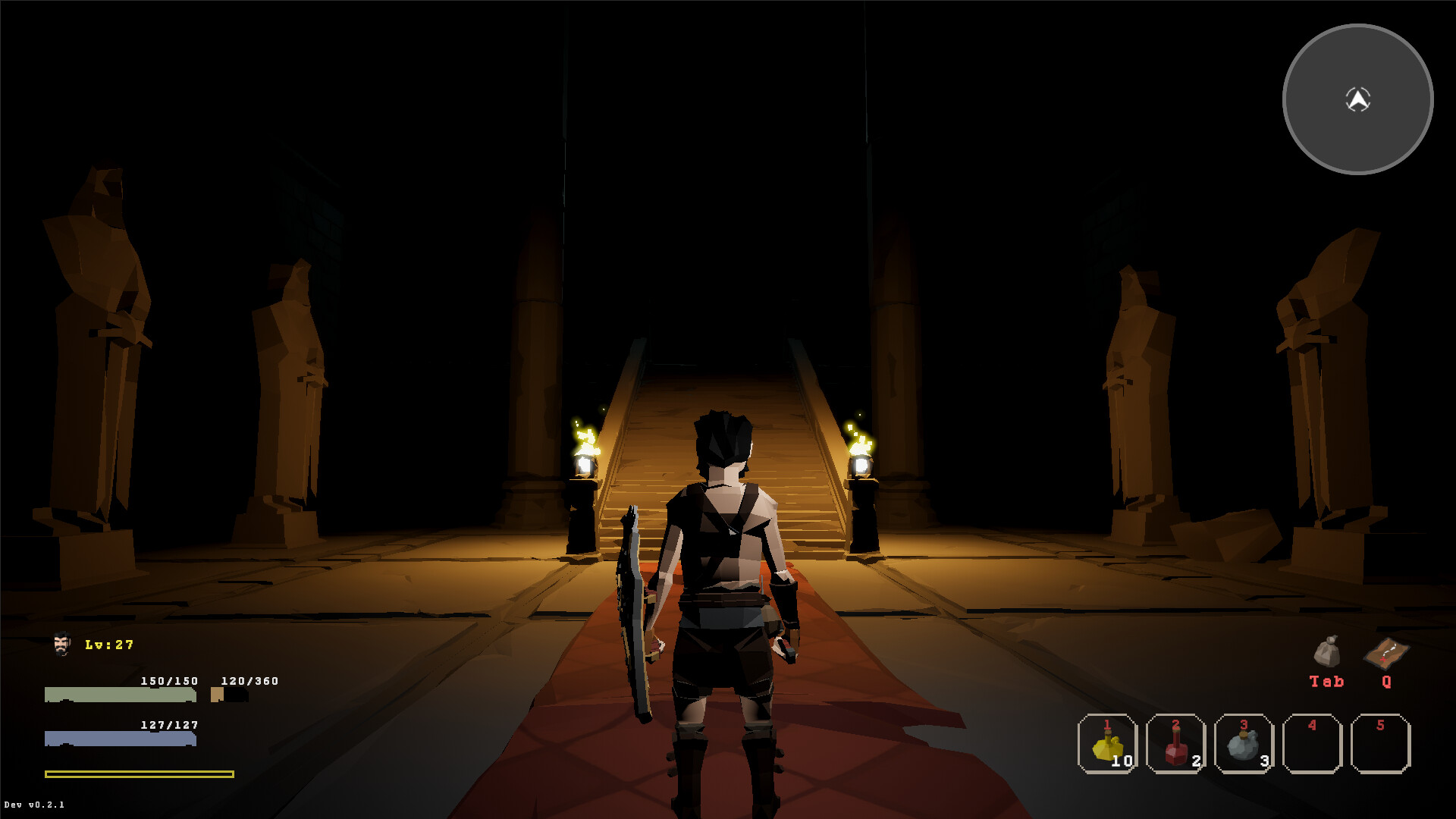Click the compass arrow on the minimap

click(1357, 97)
